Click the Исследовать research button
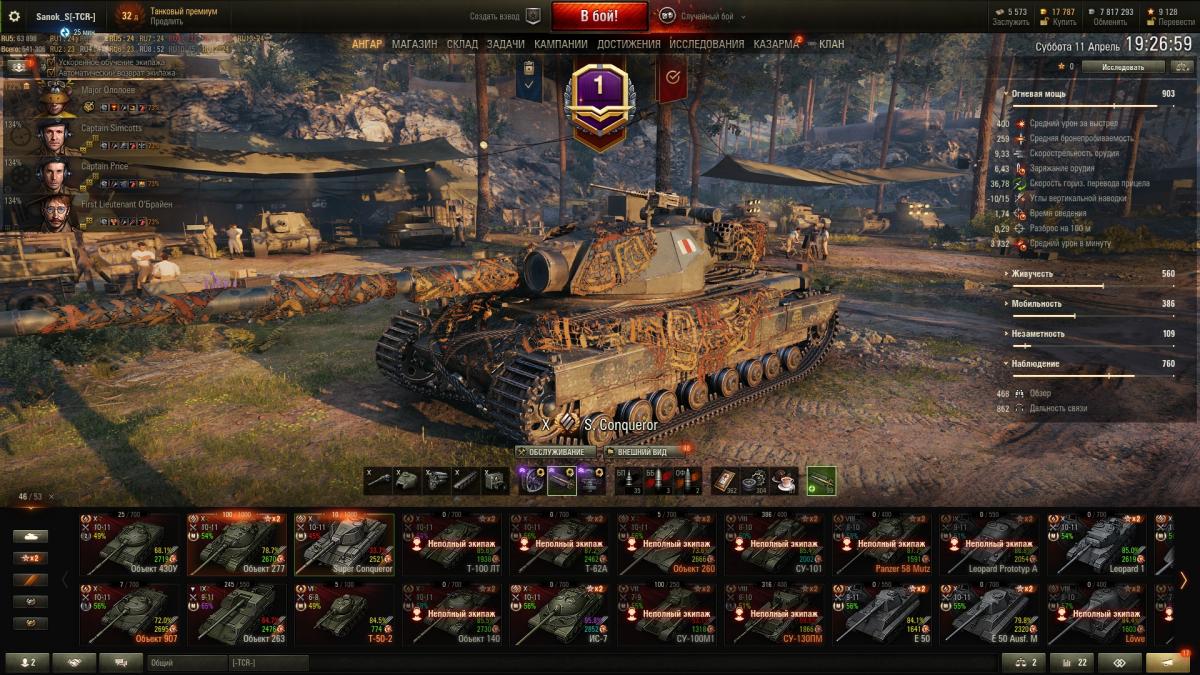The height and width of the screenshot is (675, 1200). [1123, 67]
